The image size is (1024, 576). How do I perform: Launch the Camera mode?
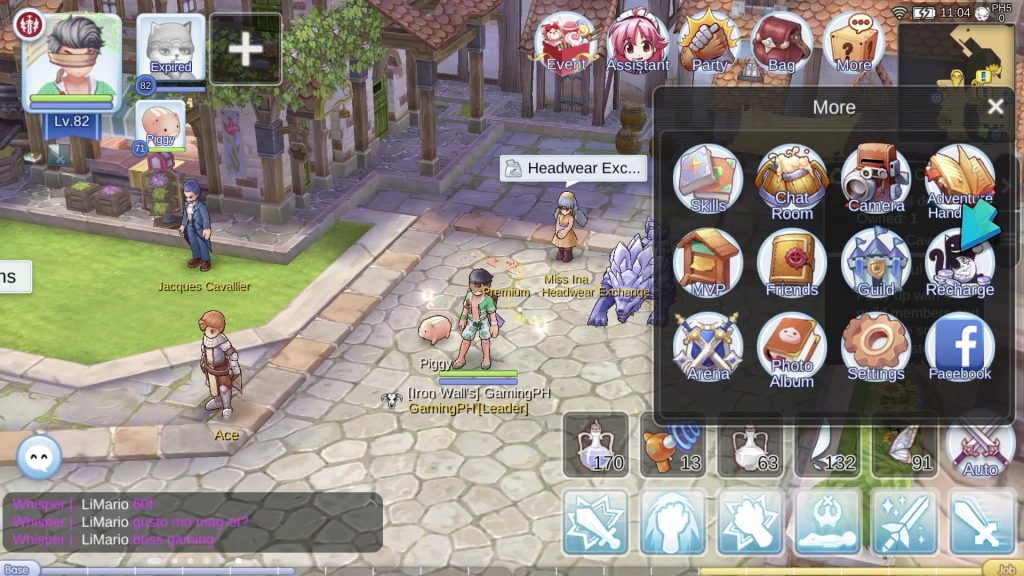pos(875,178)
